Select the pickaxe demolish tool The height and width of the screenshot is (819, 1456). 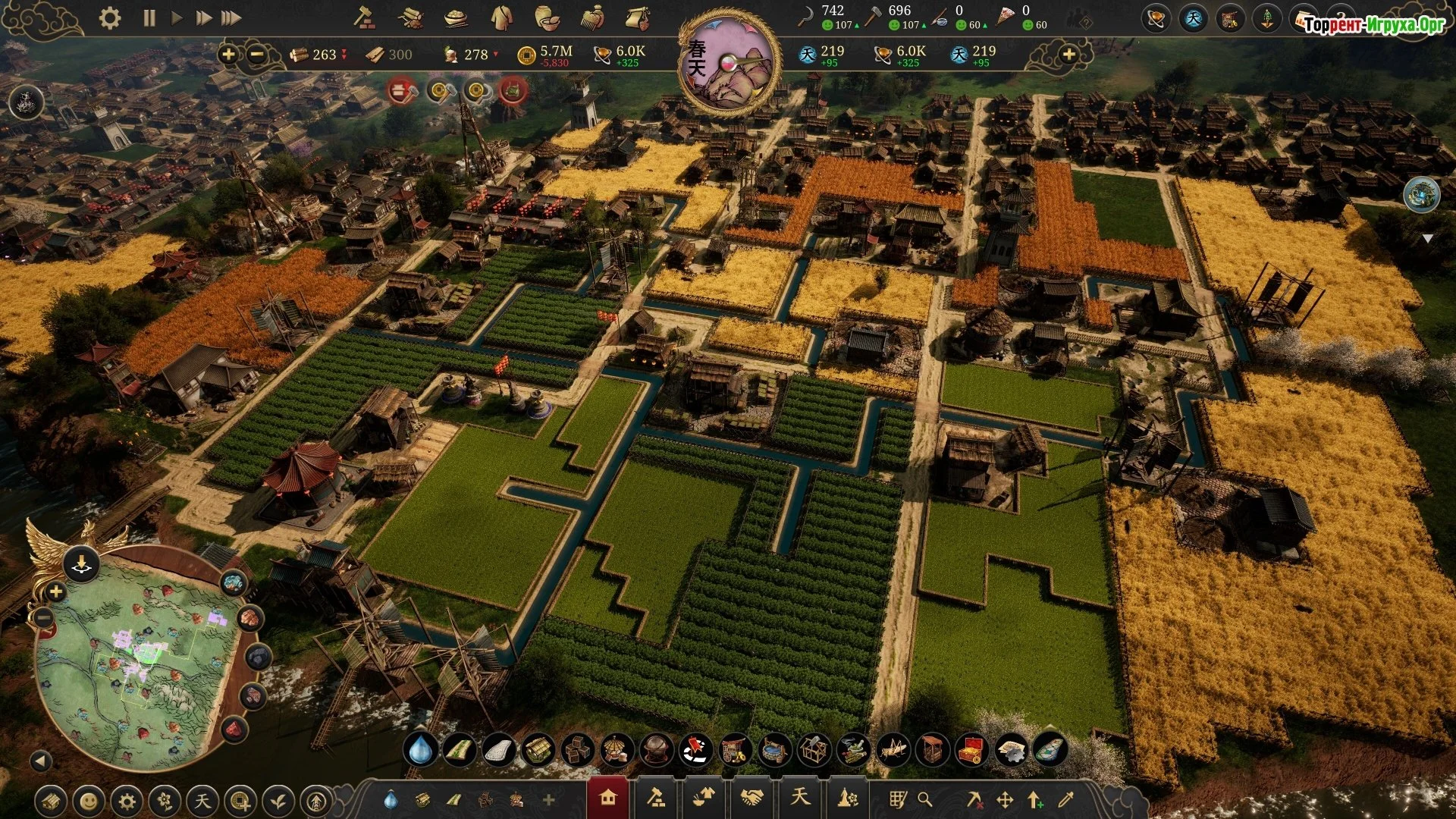[x=974, y=799]
